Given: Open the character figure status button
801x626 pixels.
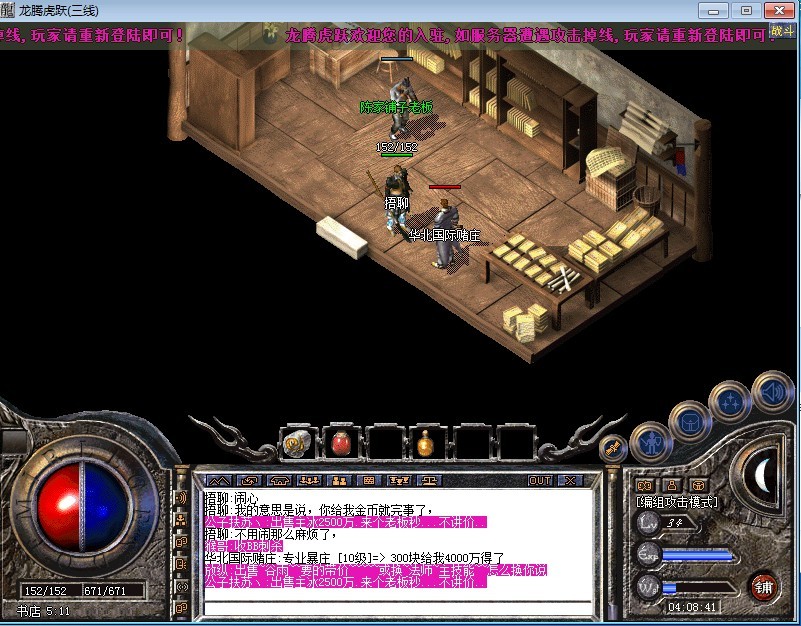Looking at the screenshot, I should (651, 440).
